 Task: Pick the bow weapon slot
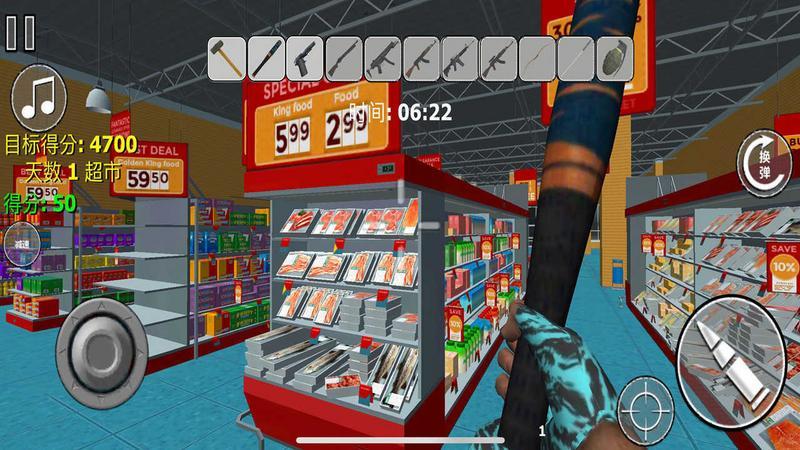pyautogui.click(x=538, y=56)
